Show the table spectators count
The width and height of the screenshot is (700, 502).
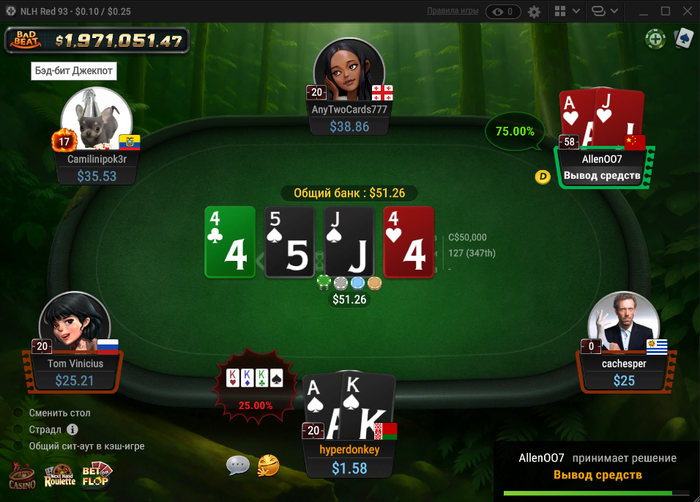tap(502, 11)
